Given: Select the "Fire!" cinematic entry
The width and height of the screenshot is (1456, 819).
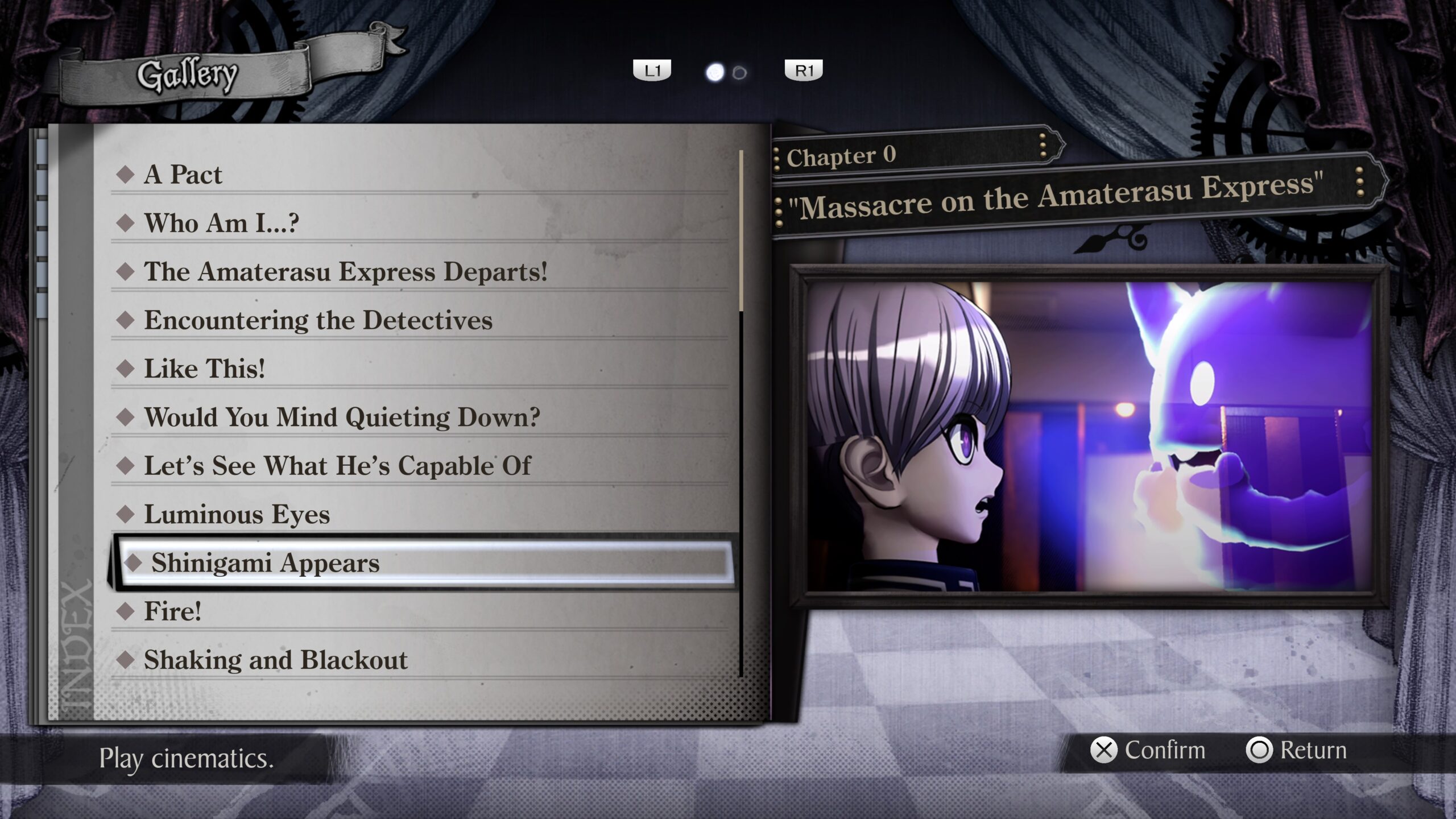Looking at the screenshot, I should click(172, 611).
